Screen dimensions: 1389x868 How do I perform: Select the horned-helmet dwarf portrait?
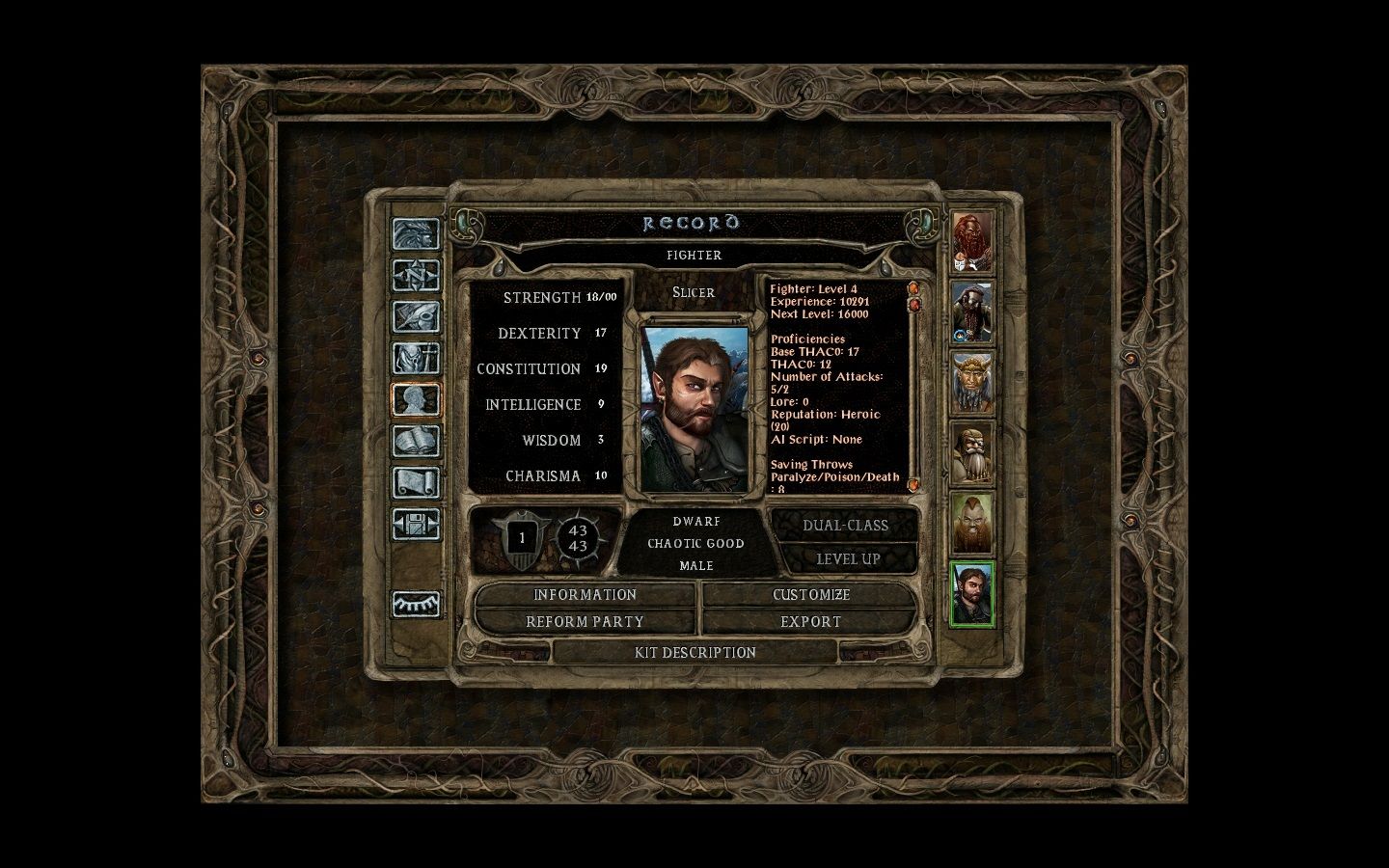pos(972,383)
